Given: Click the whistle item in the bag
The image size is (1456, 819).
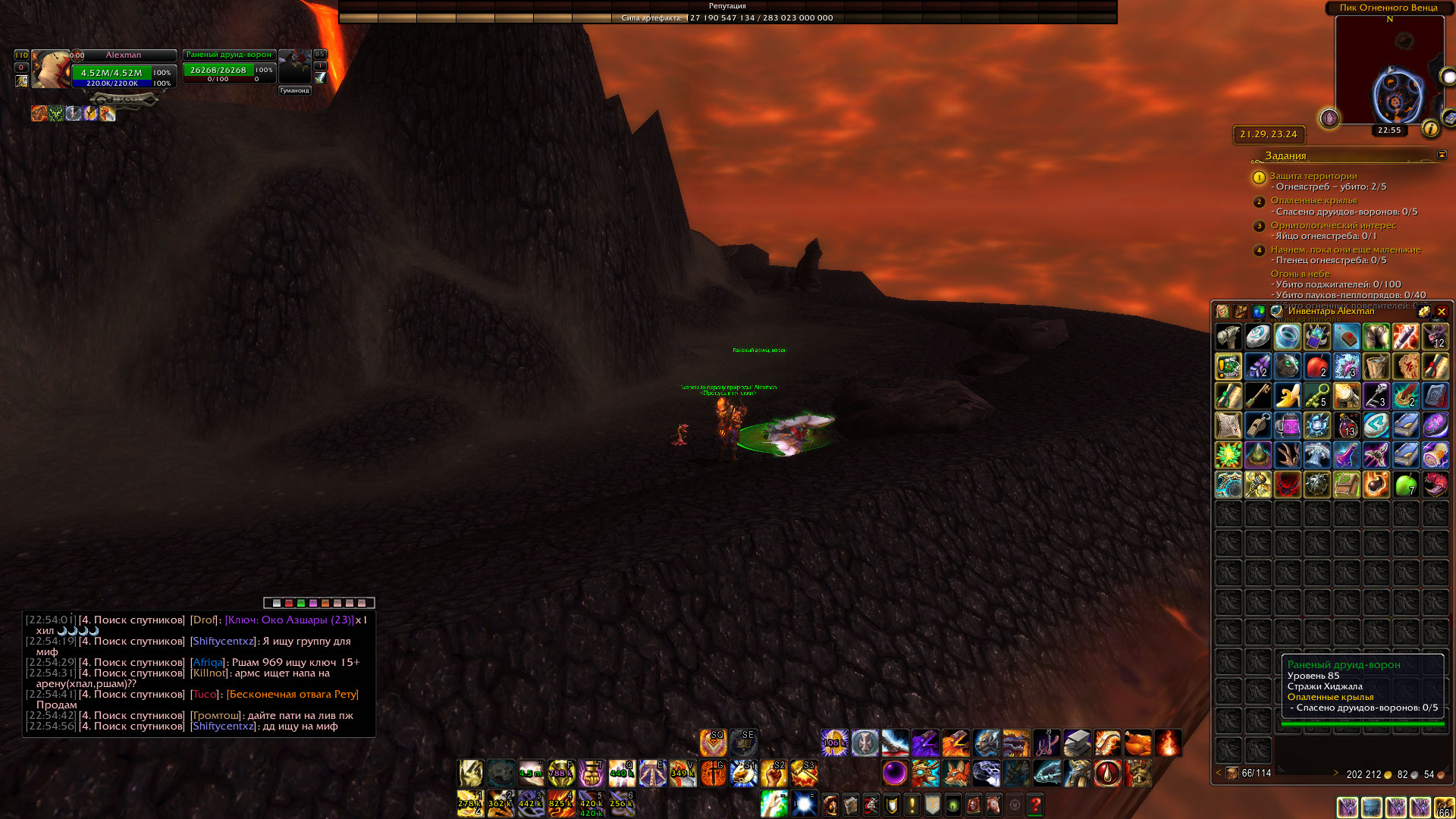Looking at the screenshot, I should [1258, 425].
